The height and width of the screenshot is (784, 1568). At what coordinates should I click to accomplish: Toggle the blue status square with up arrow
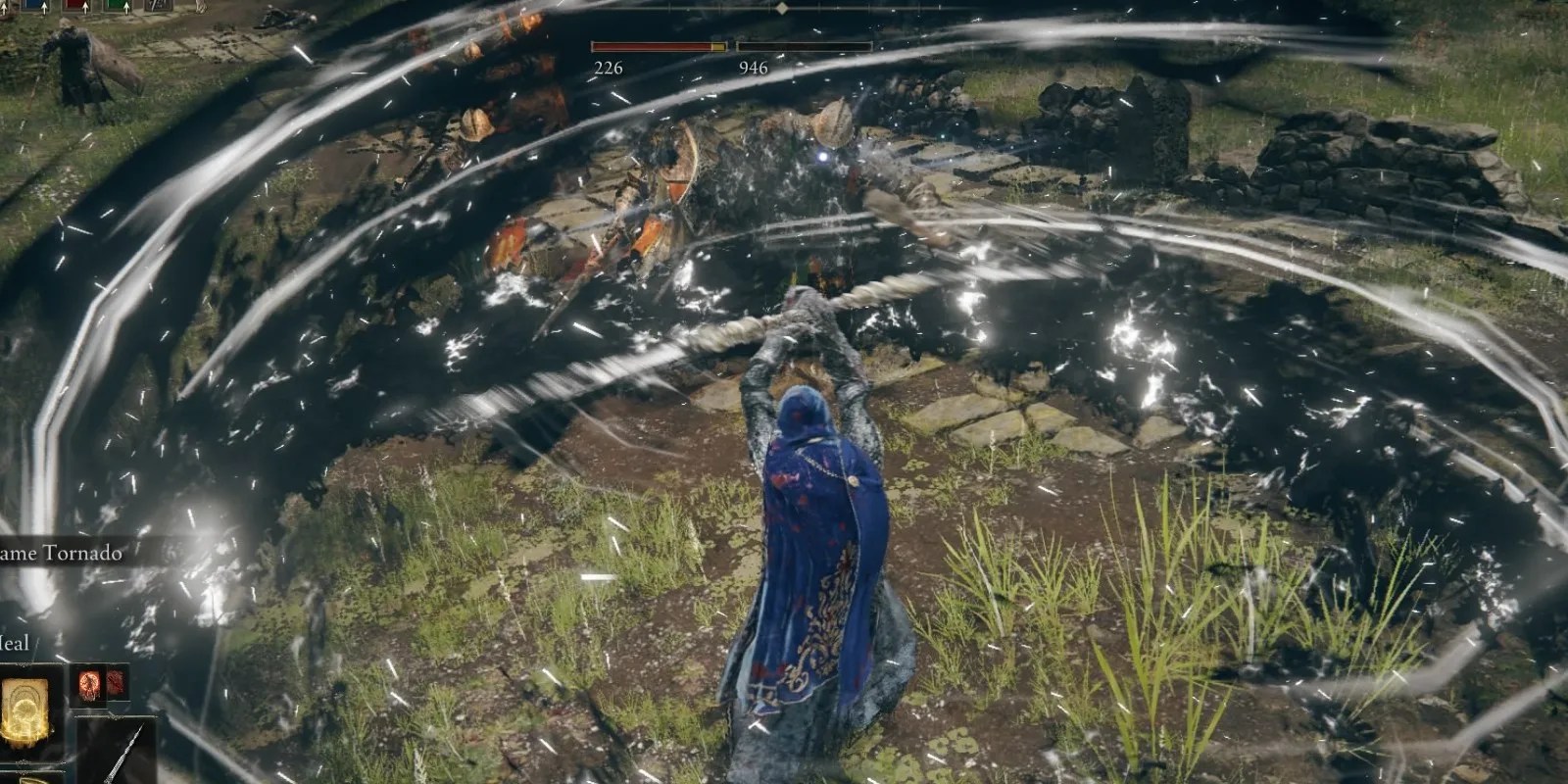pos(32,8)
